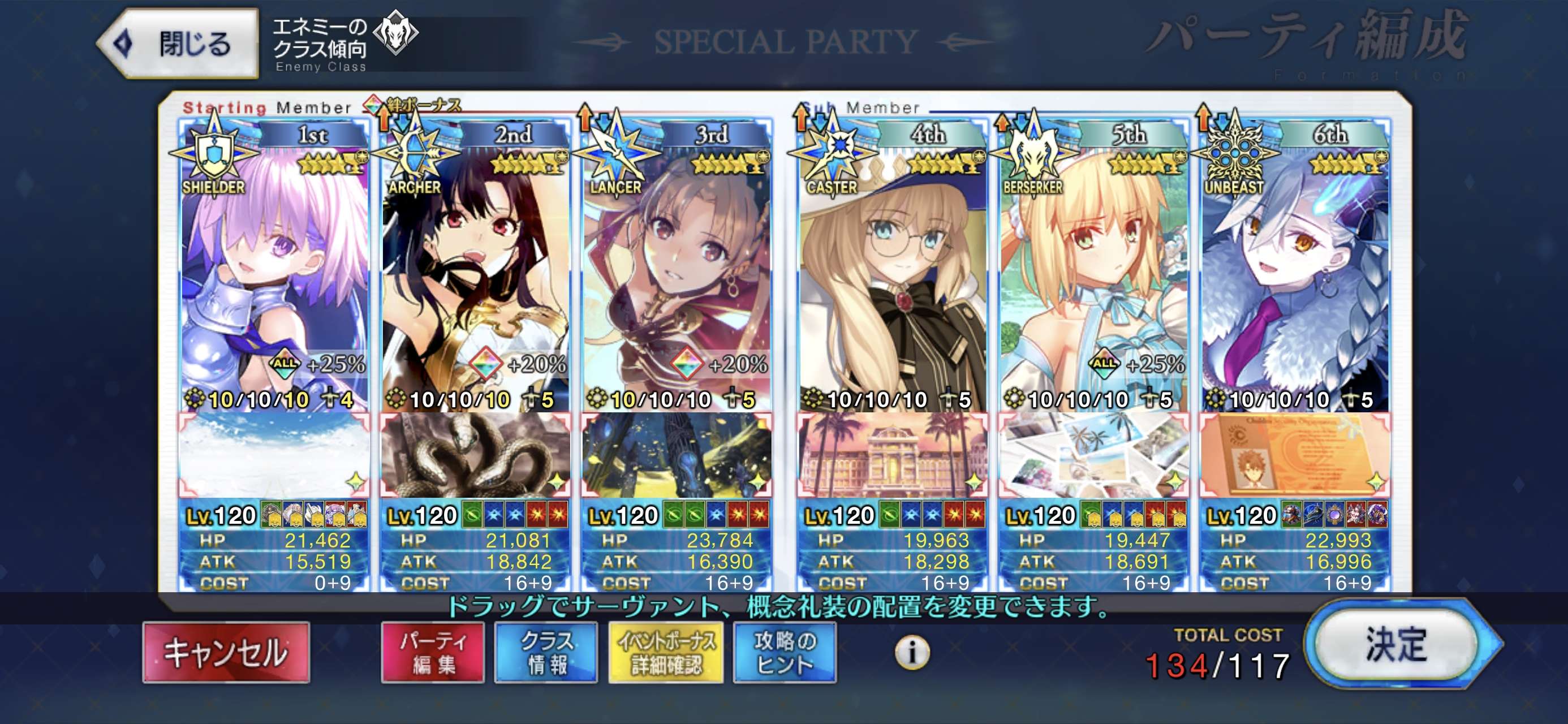
Task: Check イベントボーナス詳細確認 event bonus details
Action: coord(666,652)
